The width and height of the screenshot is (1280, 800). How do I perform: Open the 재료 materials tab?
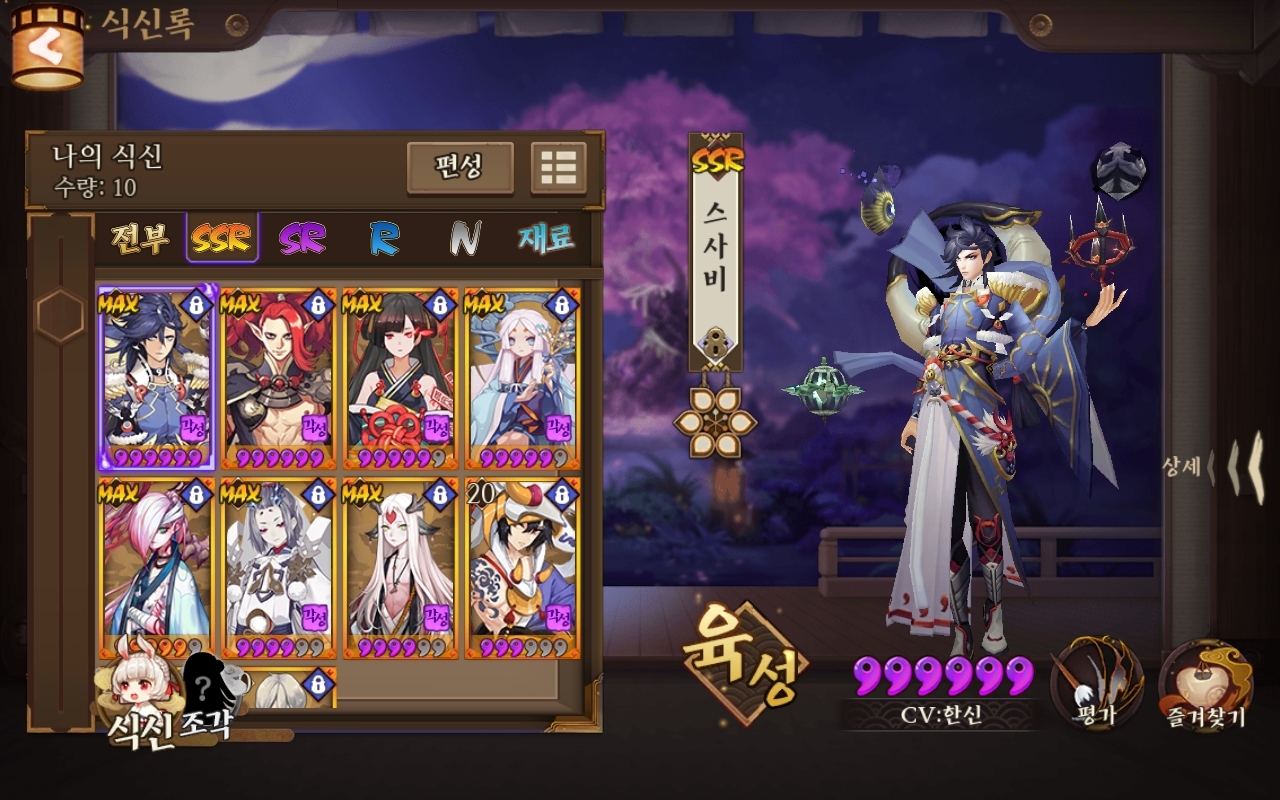click(546, 238)
